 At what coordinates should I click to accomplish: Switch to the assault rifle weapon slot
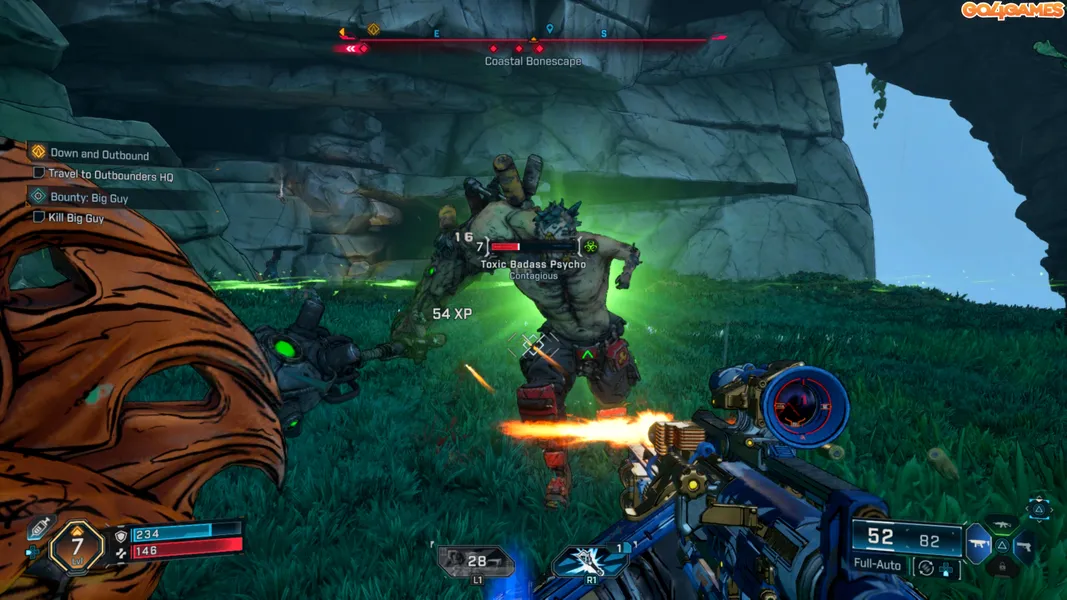point(1000,524)
